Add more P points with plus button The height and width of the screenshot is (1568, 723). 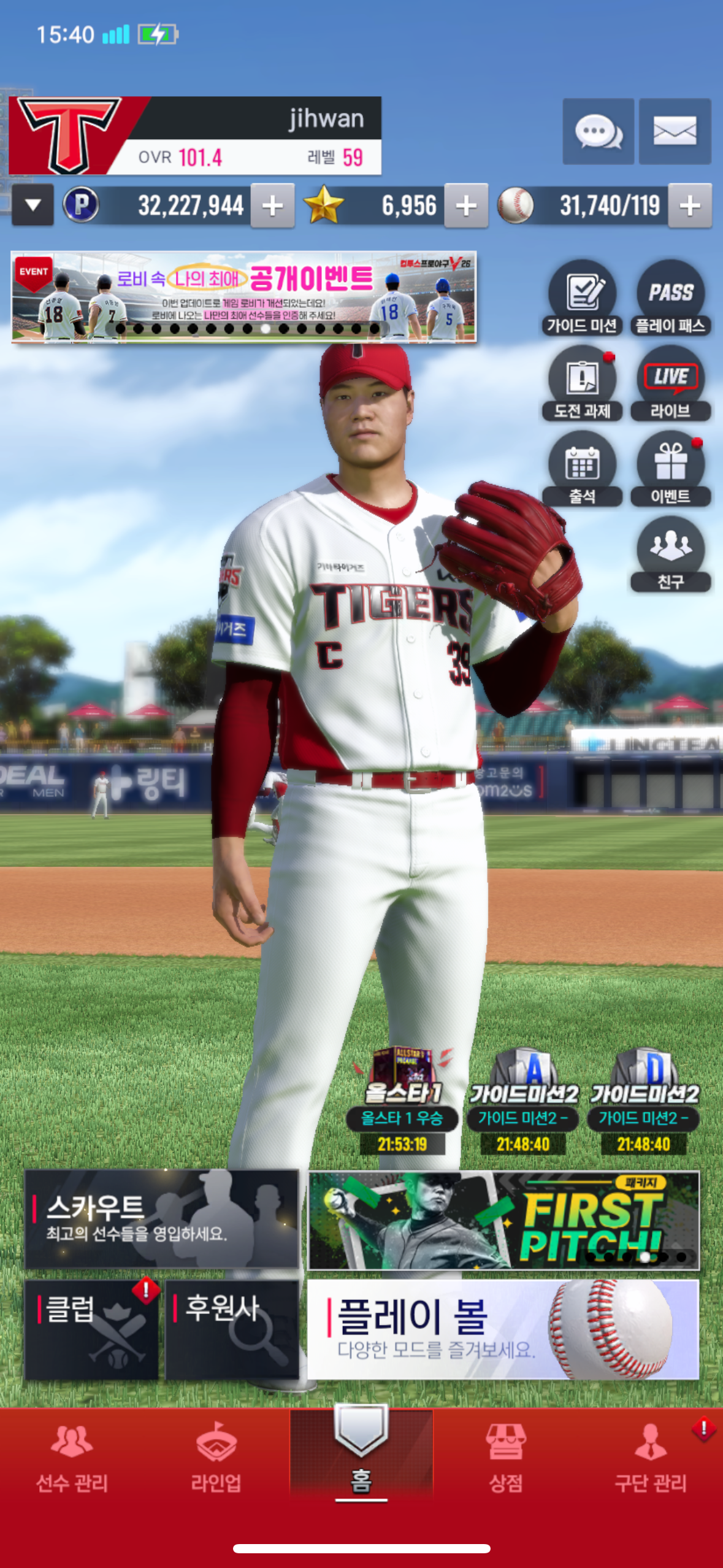pyautogui.click(x=272, y=206)
